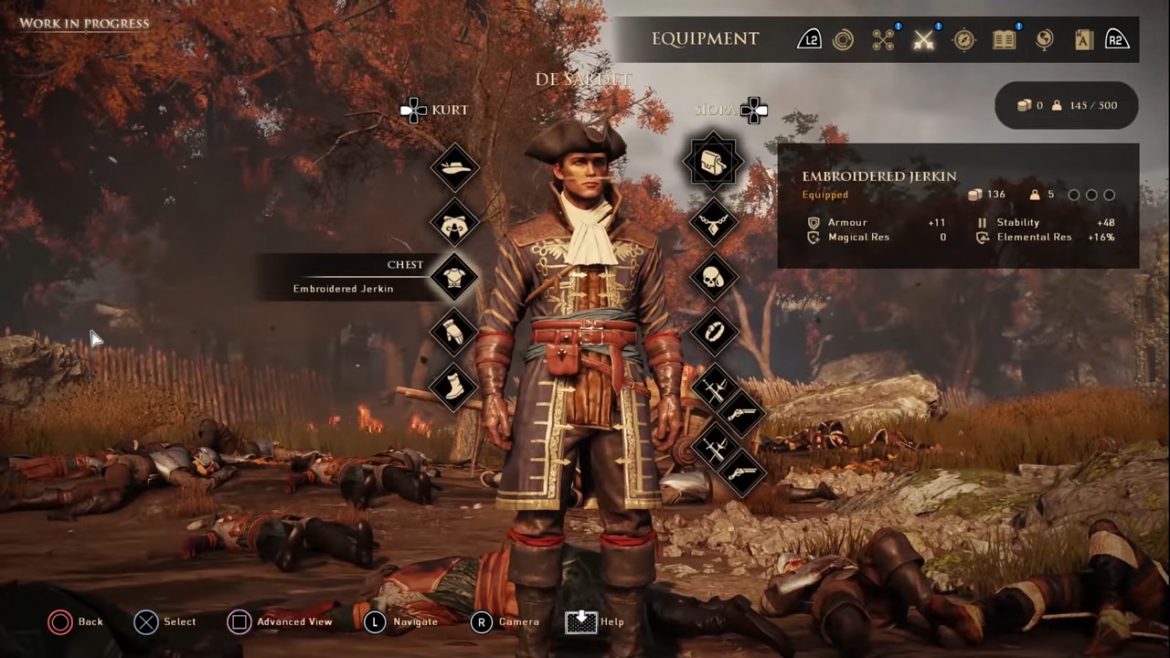Open the satchel bag slot
The width and height of the screenshot is (1170, 658).
pos(714,161)
